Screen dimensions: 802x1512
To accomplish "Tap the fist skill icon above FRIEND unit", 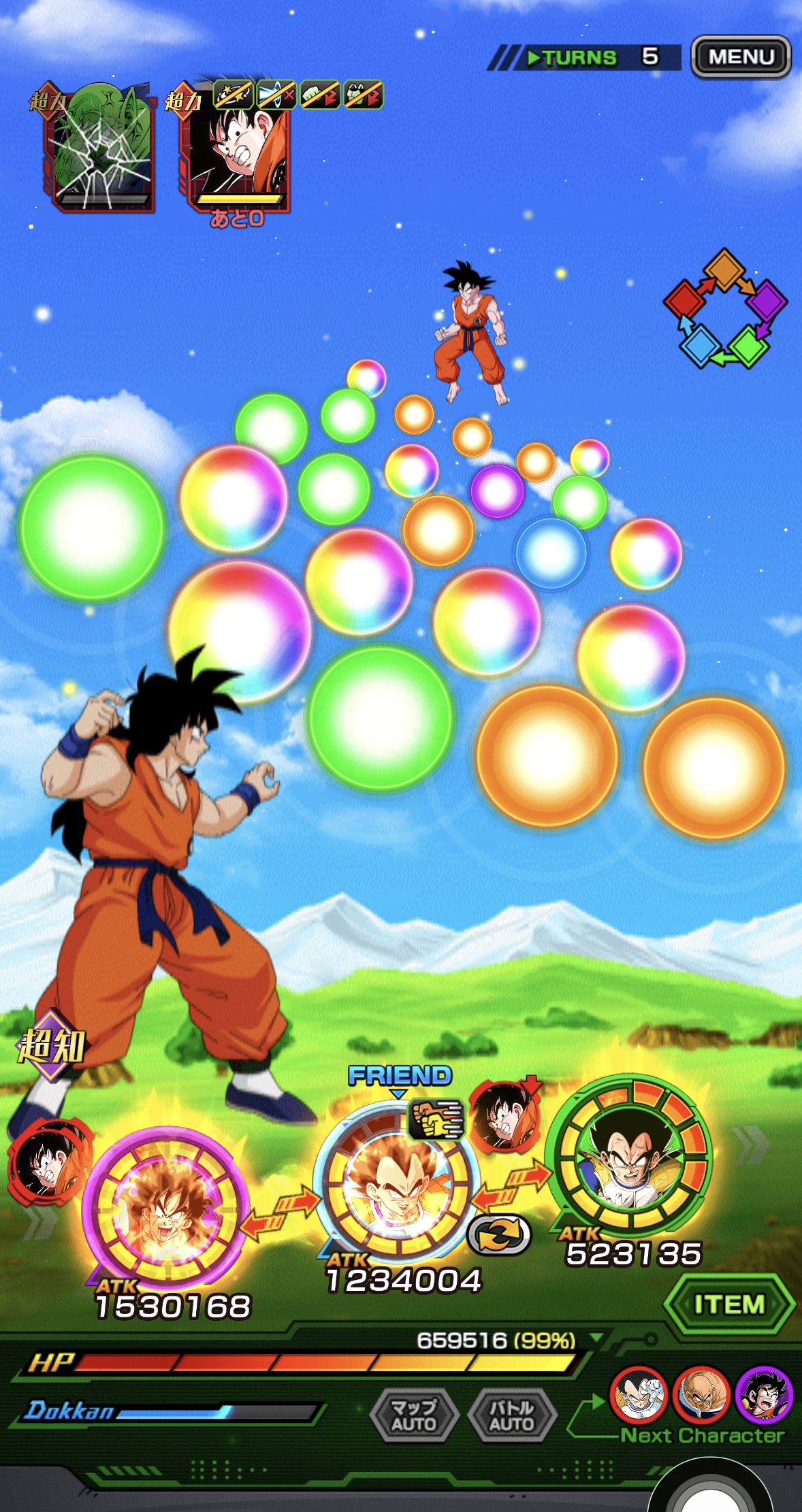I will click(436, 1119).
